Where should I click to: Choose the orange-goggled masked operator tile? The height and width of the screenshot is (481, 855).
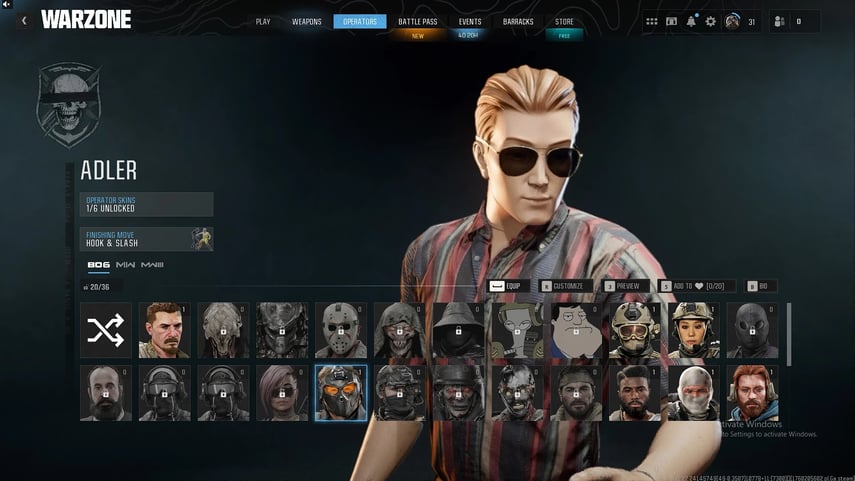point(341,393)
